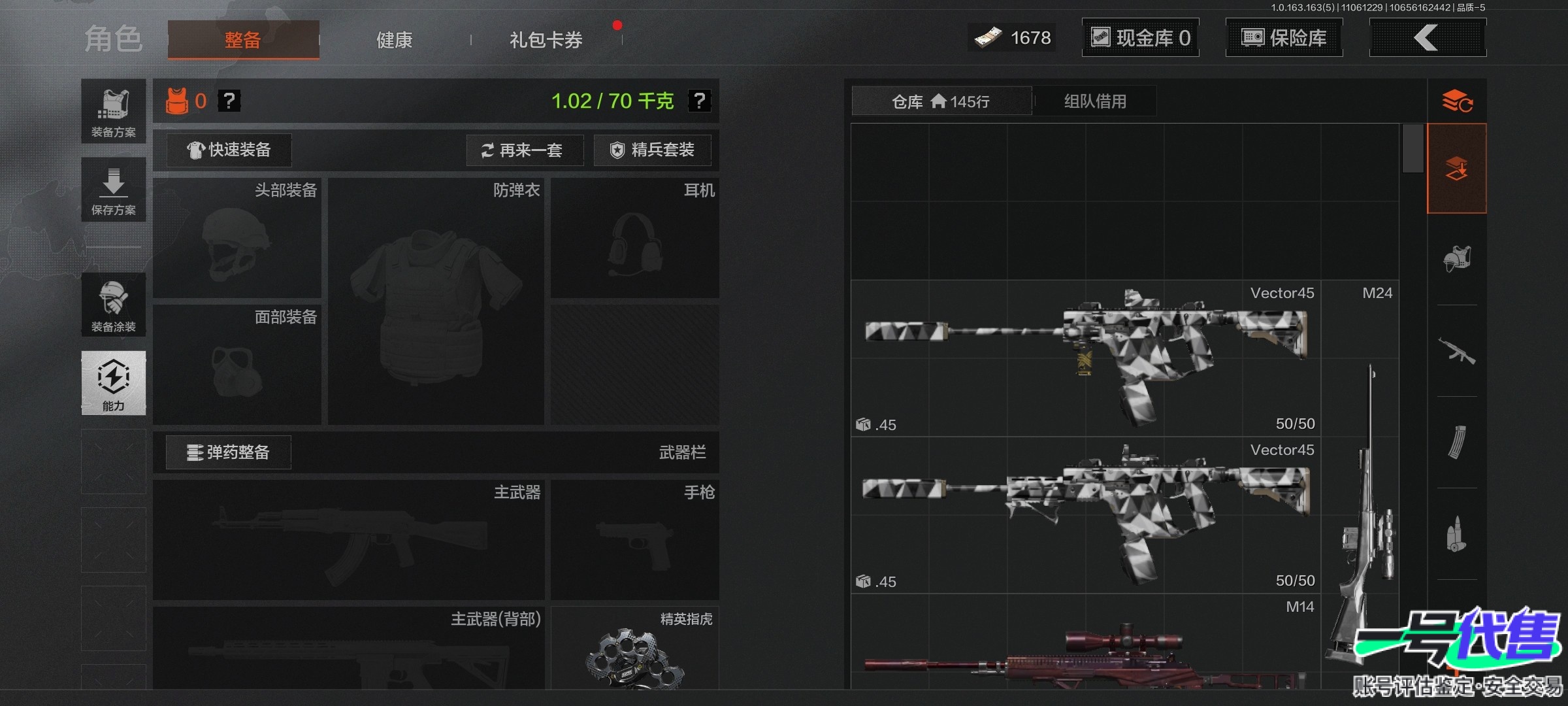Click 保存方案 to save loadout
1568x706 pixels.
tap(114, 190)
